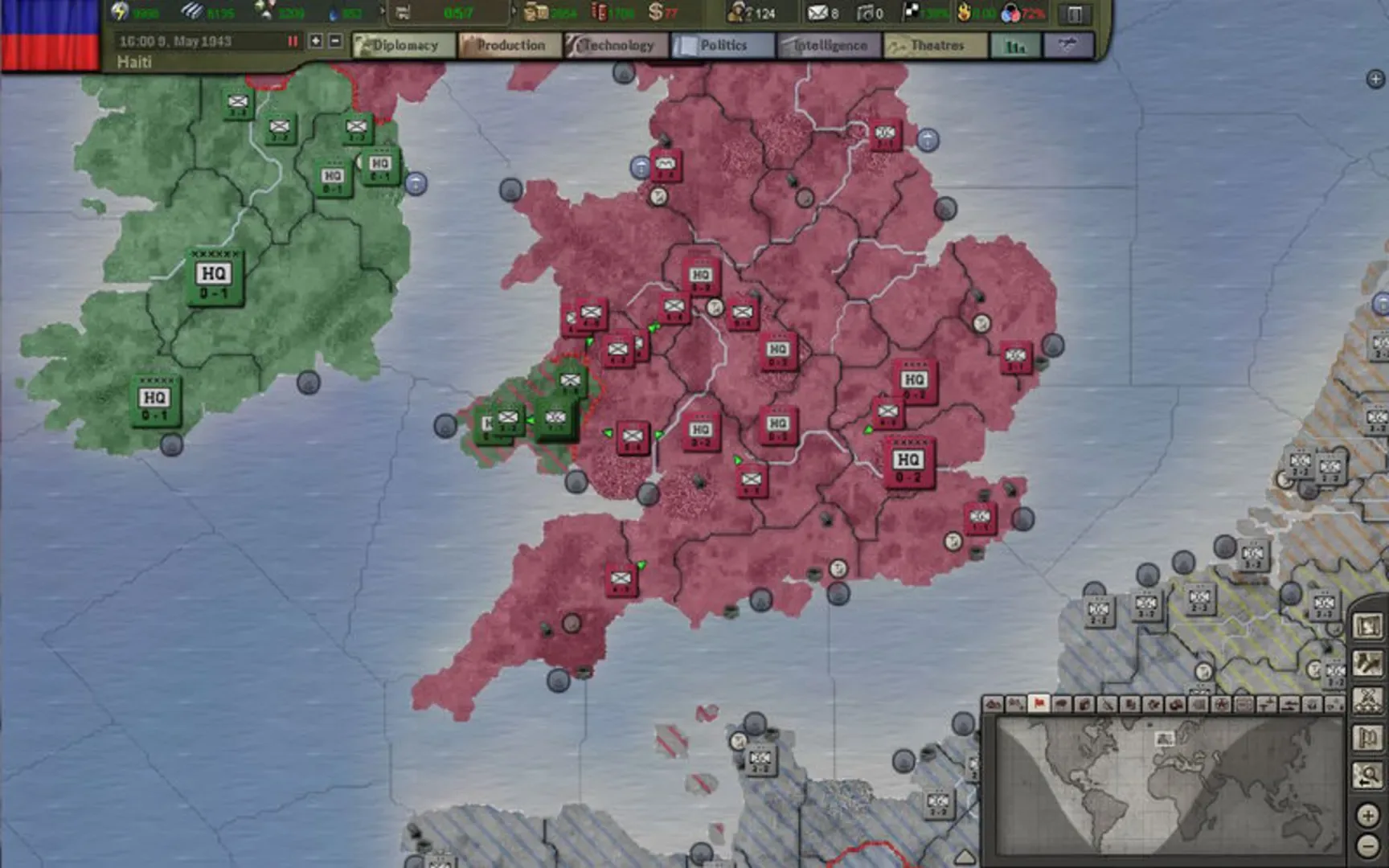Switch to the Diplomacy tab
Image resolution: width=1389 pixels, height=868 pixels.
coord(404,46)
